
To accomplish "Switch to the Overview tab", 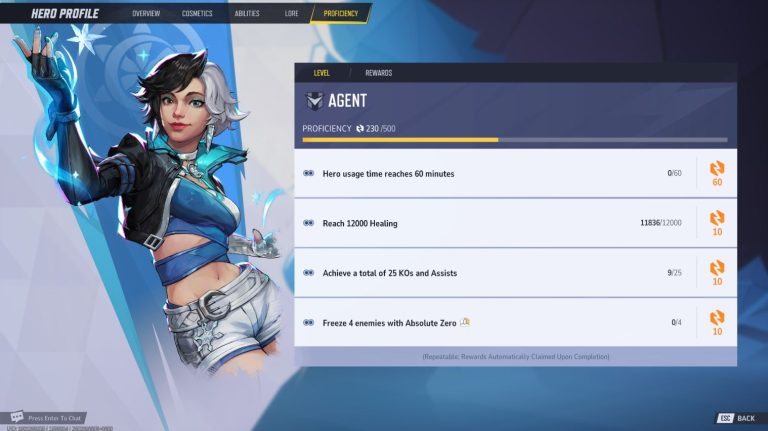I will point(146,14).
